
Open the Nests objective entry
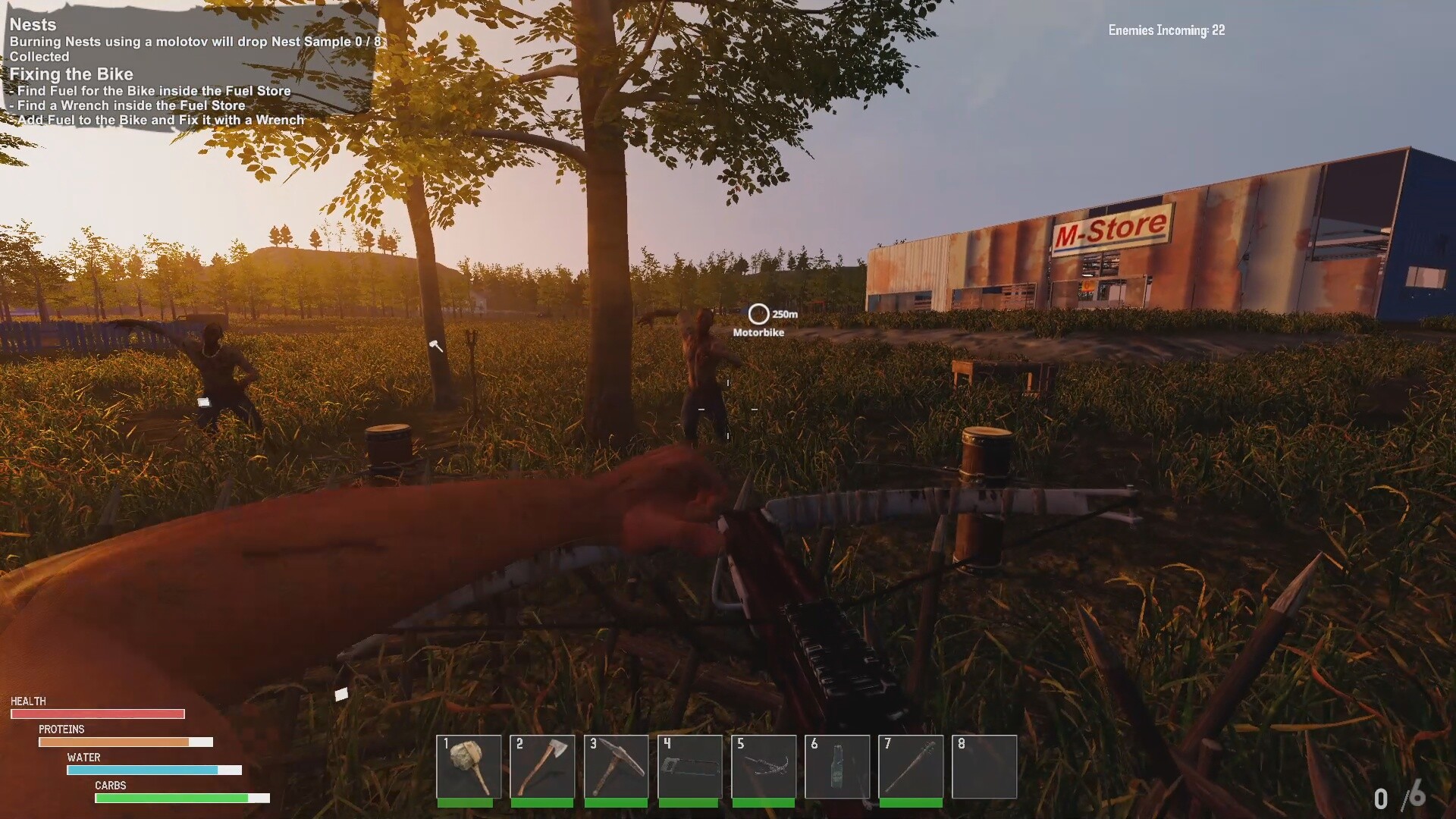pyautogui.click(x=33, y=24)
